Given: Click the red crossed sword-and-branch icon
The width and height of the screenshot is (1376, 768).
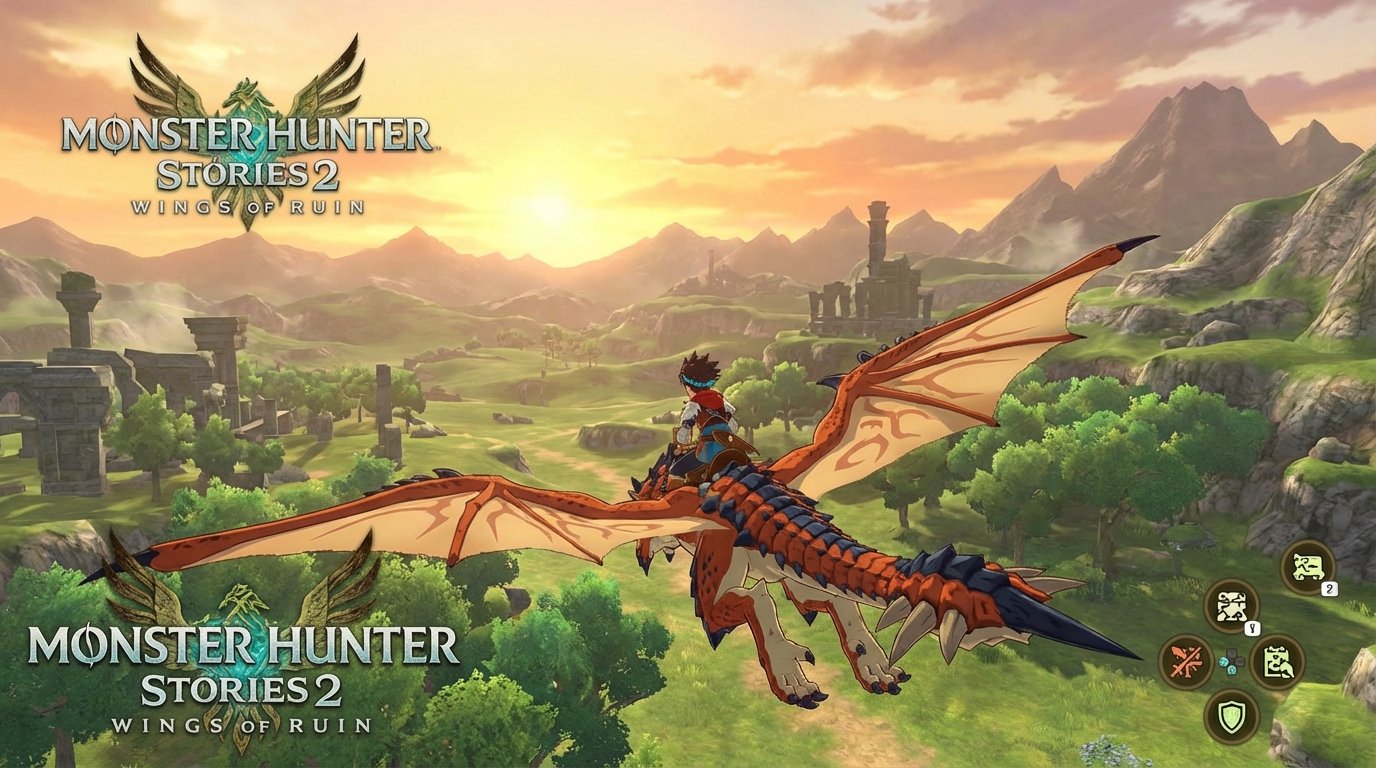Looking at the screenshot, I should (x=1185, y=661).
